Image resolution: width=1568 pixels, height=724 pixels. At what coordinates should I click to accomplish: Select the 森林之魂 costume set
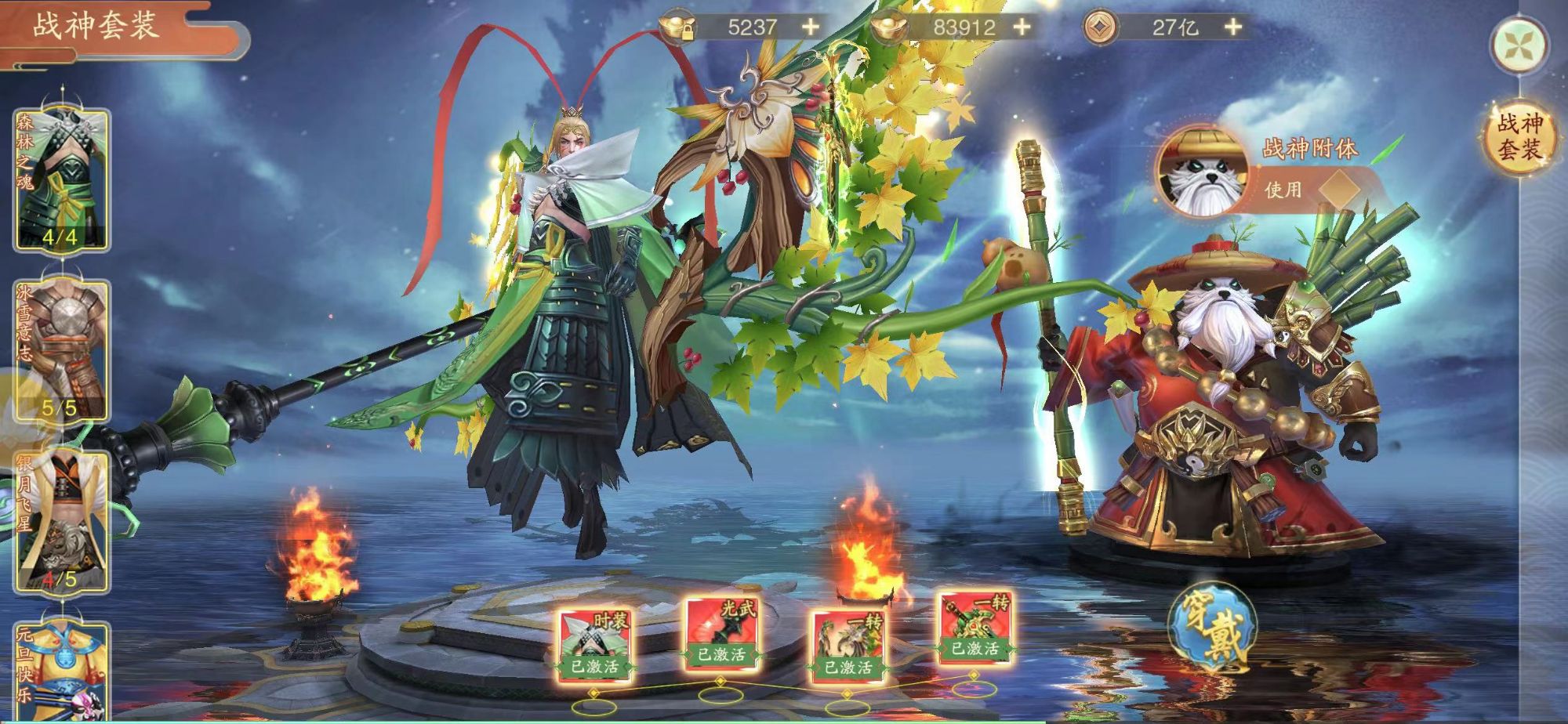coord(62,179)
